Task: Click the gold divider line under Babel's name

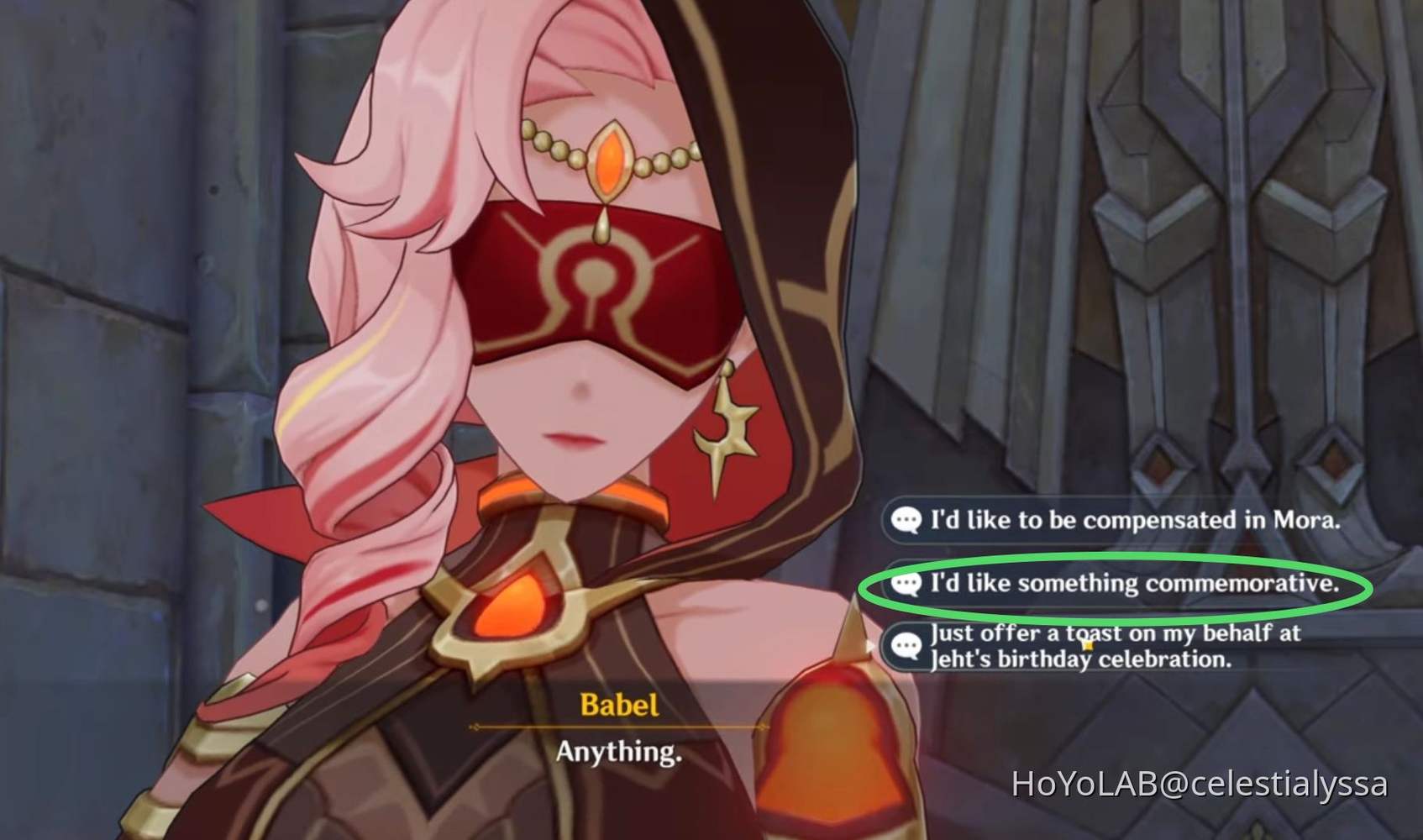Action: pyautogui.click(x=617, y=727)
